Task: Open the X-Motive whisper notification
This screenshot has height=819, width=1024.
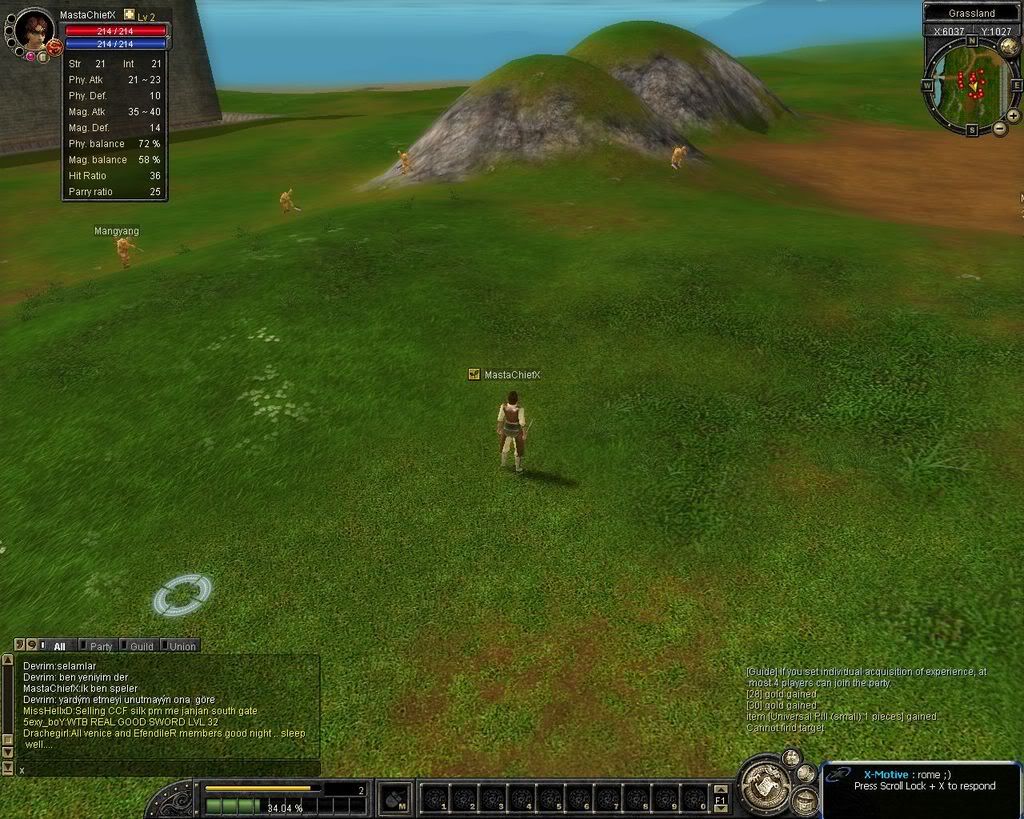Action: click(920, 780)
